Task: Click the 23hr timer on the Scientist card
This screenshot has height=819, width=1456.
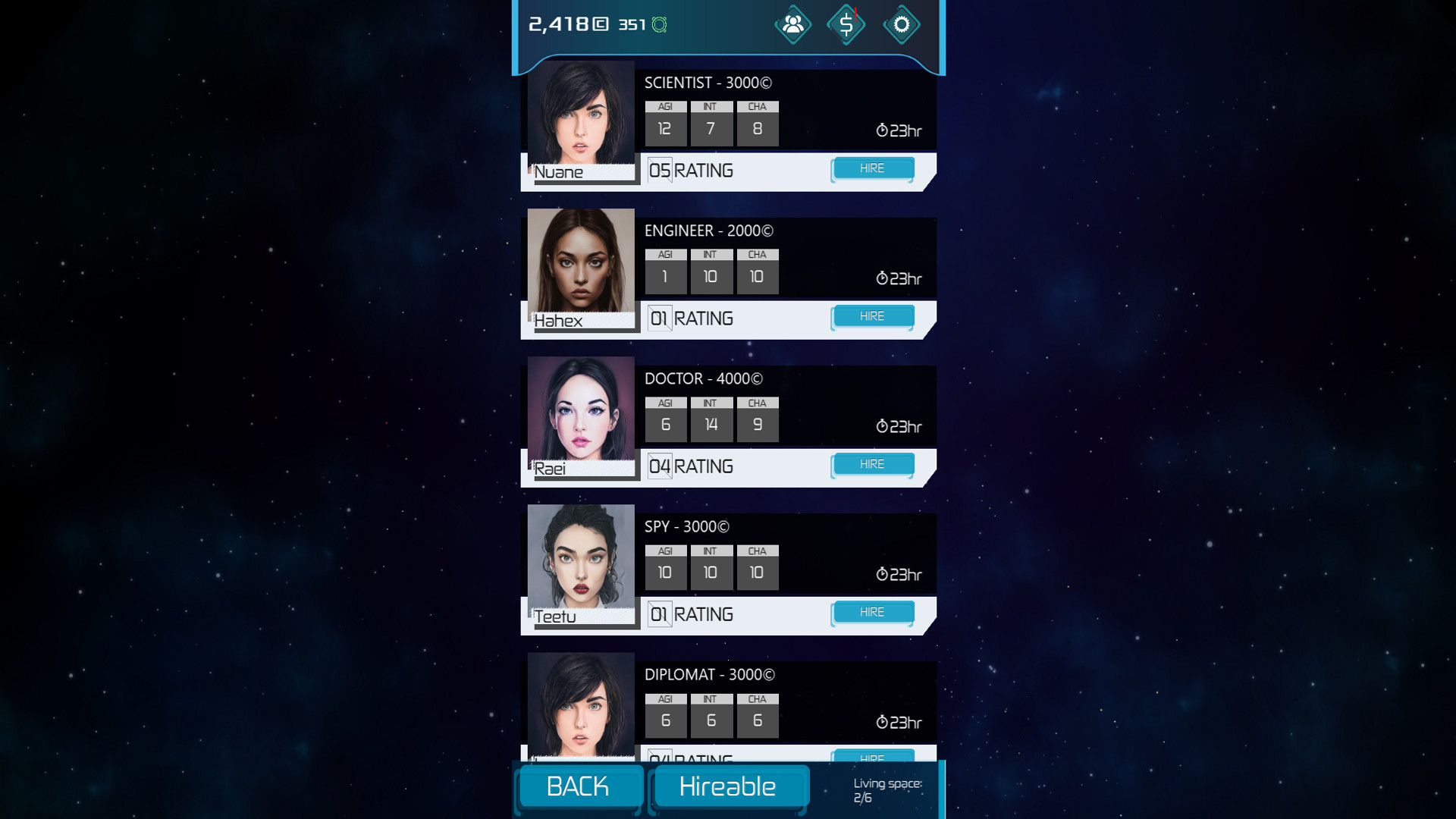Action: coord(899,130)
